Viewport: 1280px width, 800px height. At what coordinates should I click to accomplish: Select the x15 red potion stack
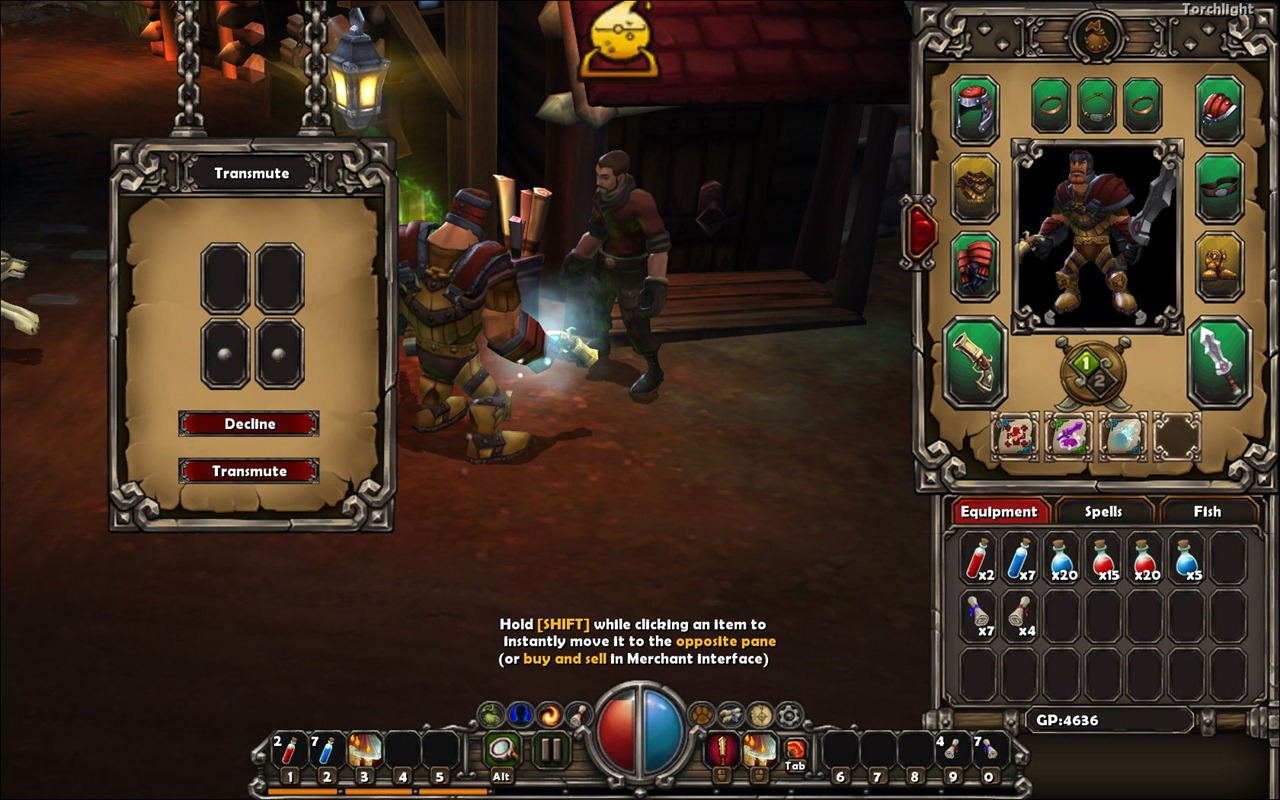click(x=1103, y=559)
